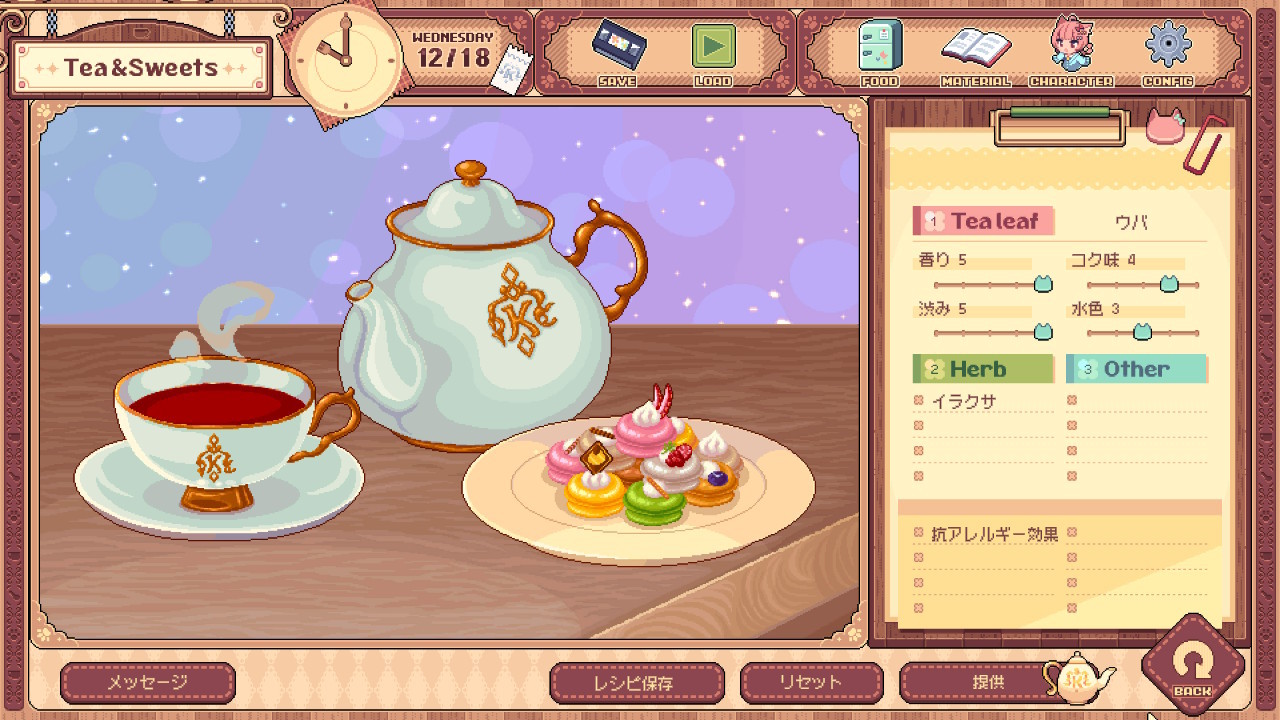Select the Tea leaf category
This screenshot has width=1280, height=720.
pos(983,221)
